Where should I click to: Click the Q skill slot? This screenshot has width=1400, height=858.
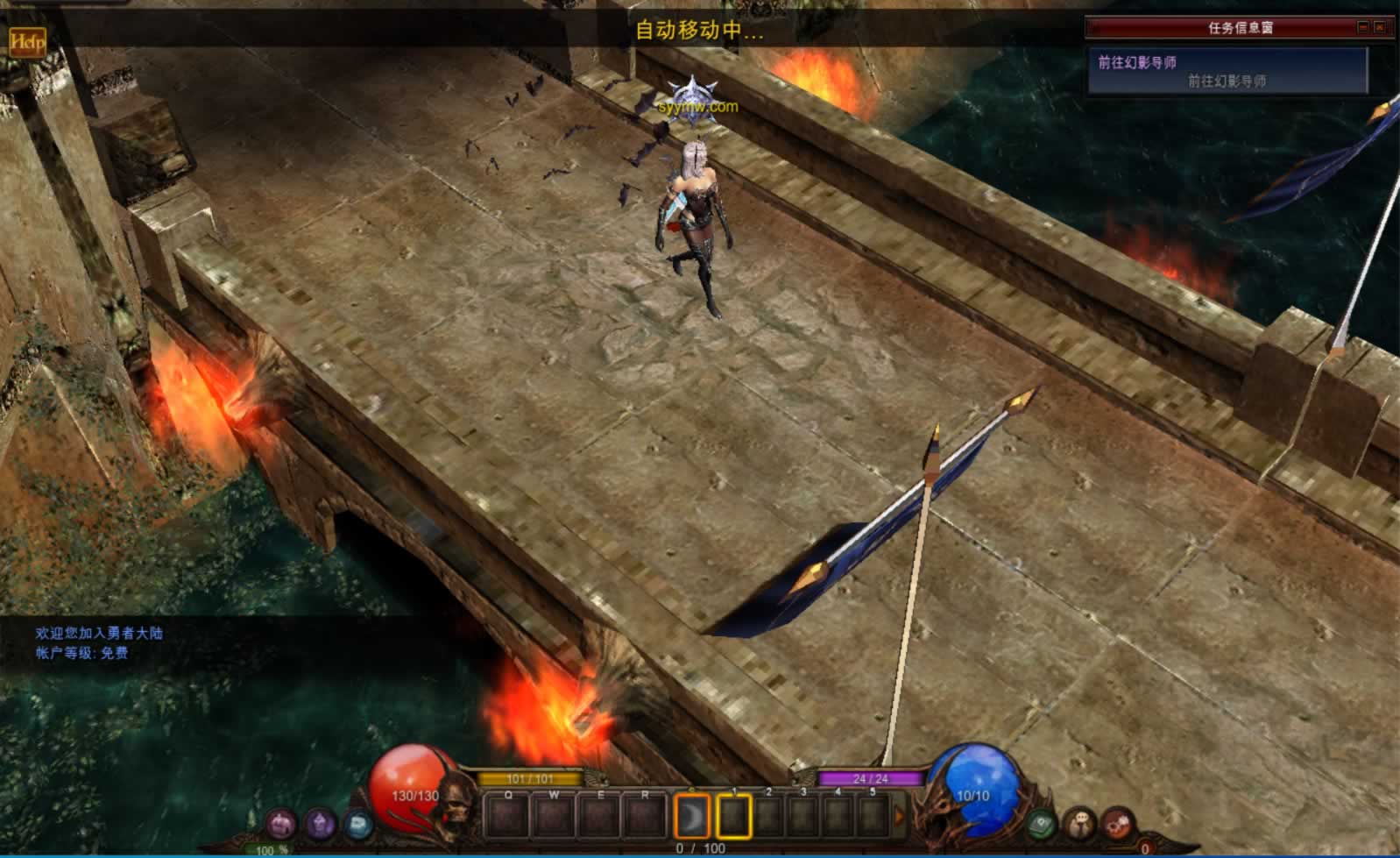pyautogui.click(x=508, y=816)
